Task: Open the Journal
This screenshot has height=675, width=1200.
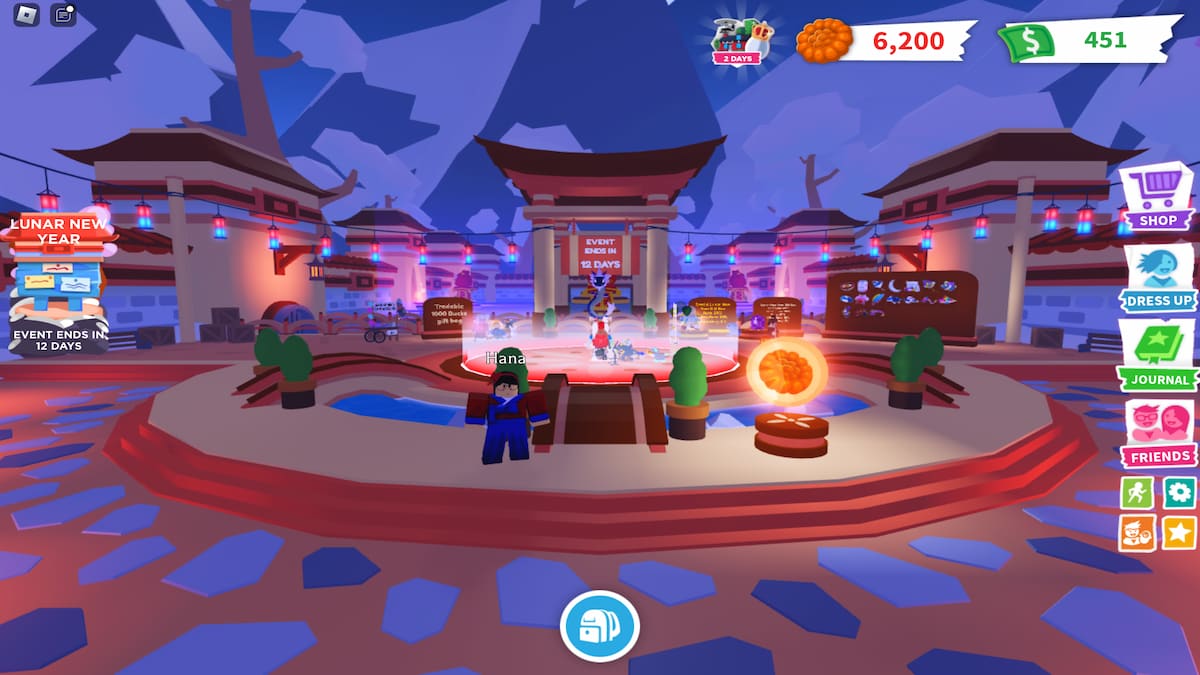Action: click(x=1158, y=355)
